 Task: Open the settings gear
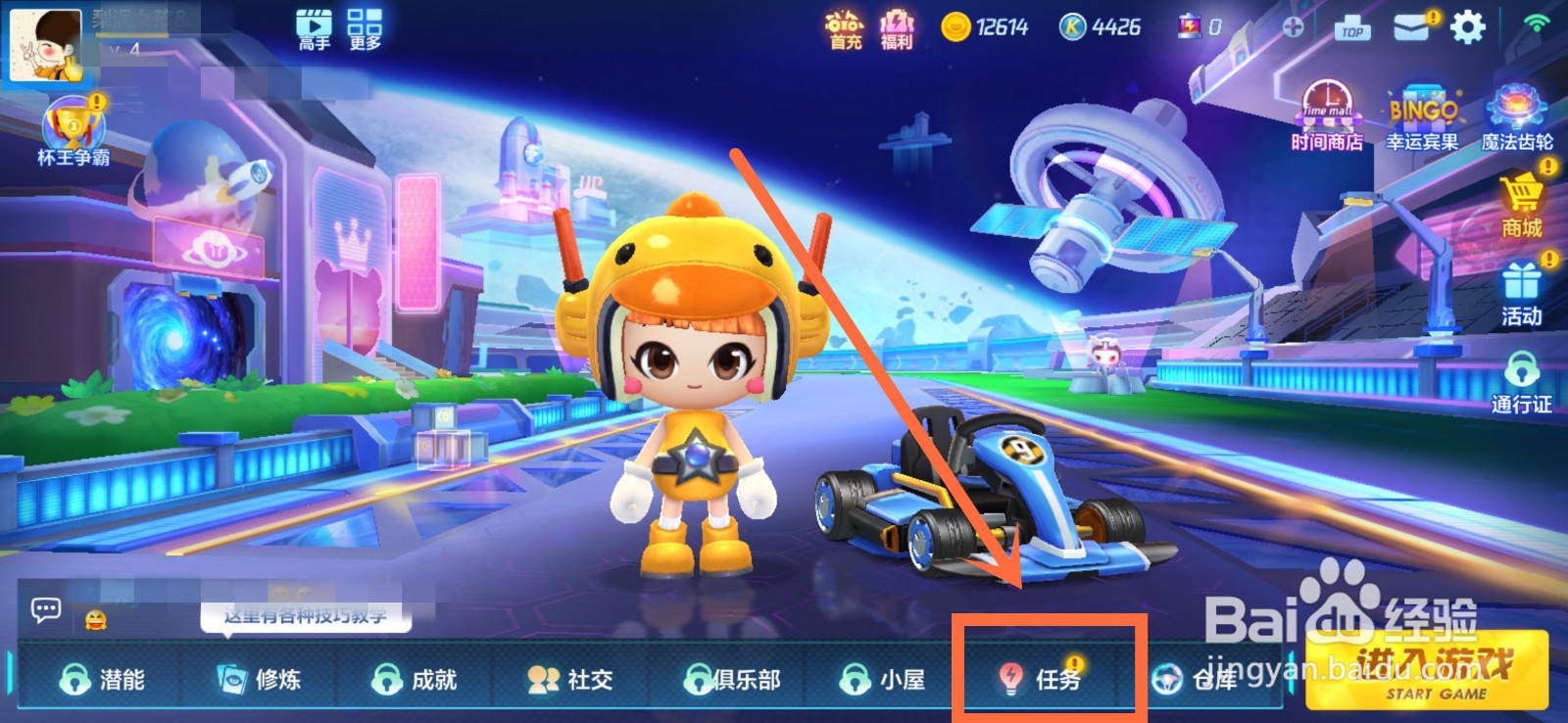tap(1466, 26)
